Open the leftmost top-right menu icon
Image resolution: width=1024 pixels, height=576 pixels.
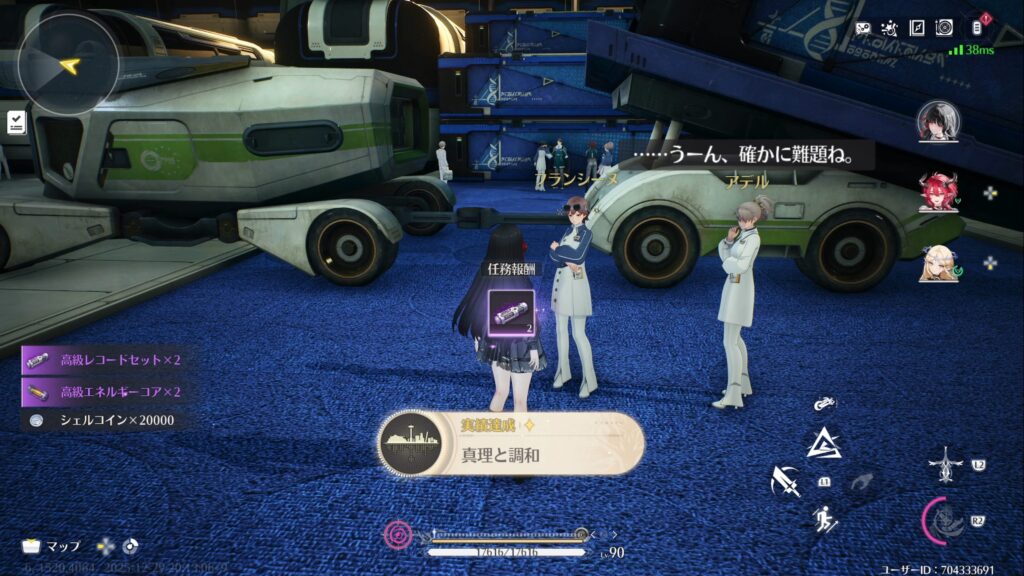(x=863, y=28)
